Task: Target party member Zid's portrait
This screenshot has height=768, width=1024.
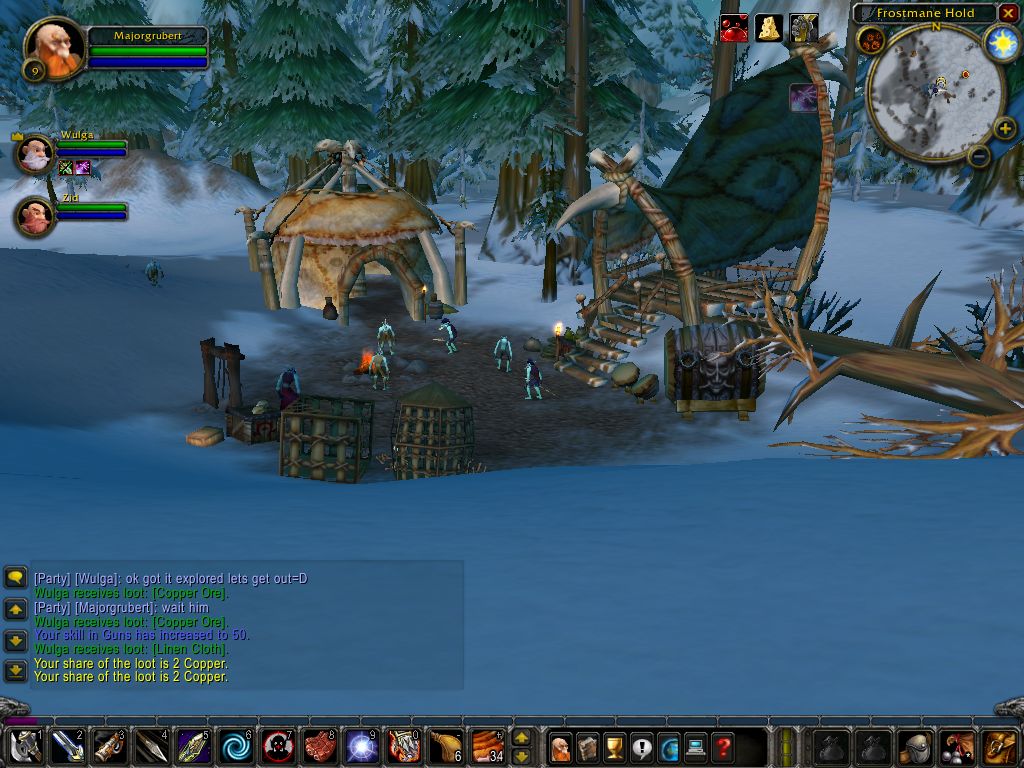Action: tap(35, 216)
